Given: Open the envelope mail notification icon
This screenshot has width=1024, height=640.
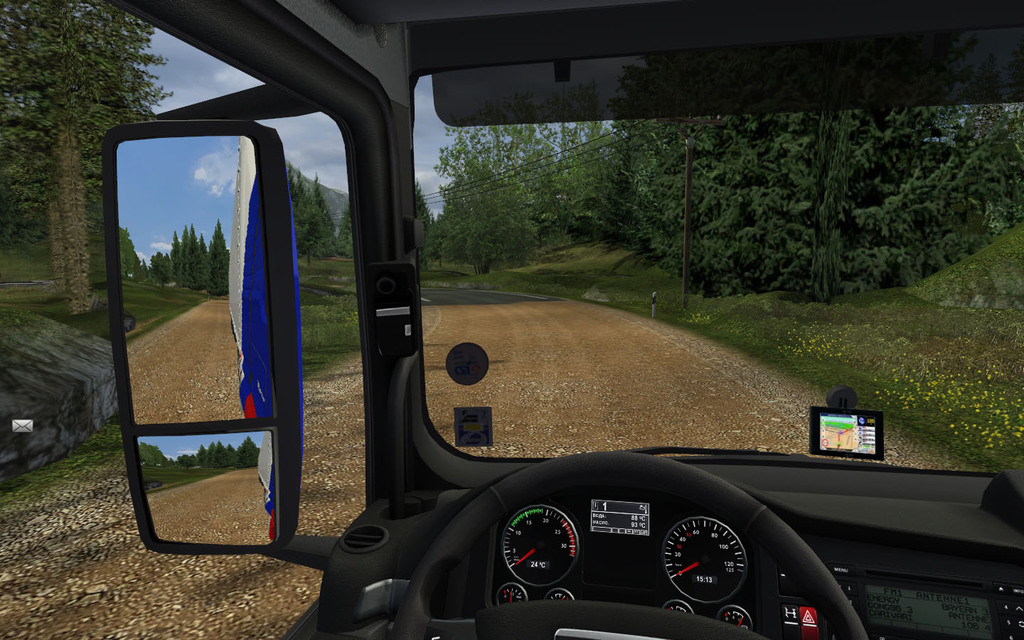Looking at the screenshot, I should [22, 425].
